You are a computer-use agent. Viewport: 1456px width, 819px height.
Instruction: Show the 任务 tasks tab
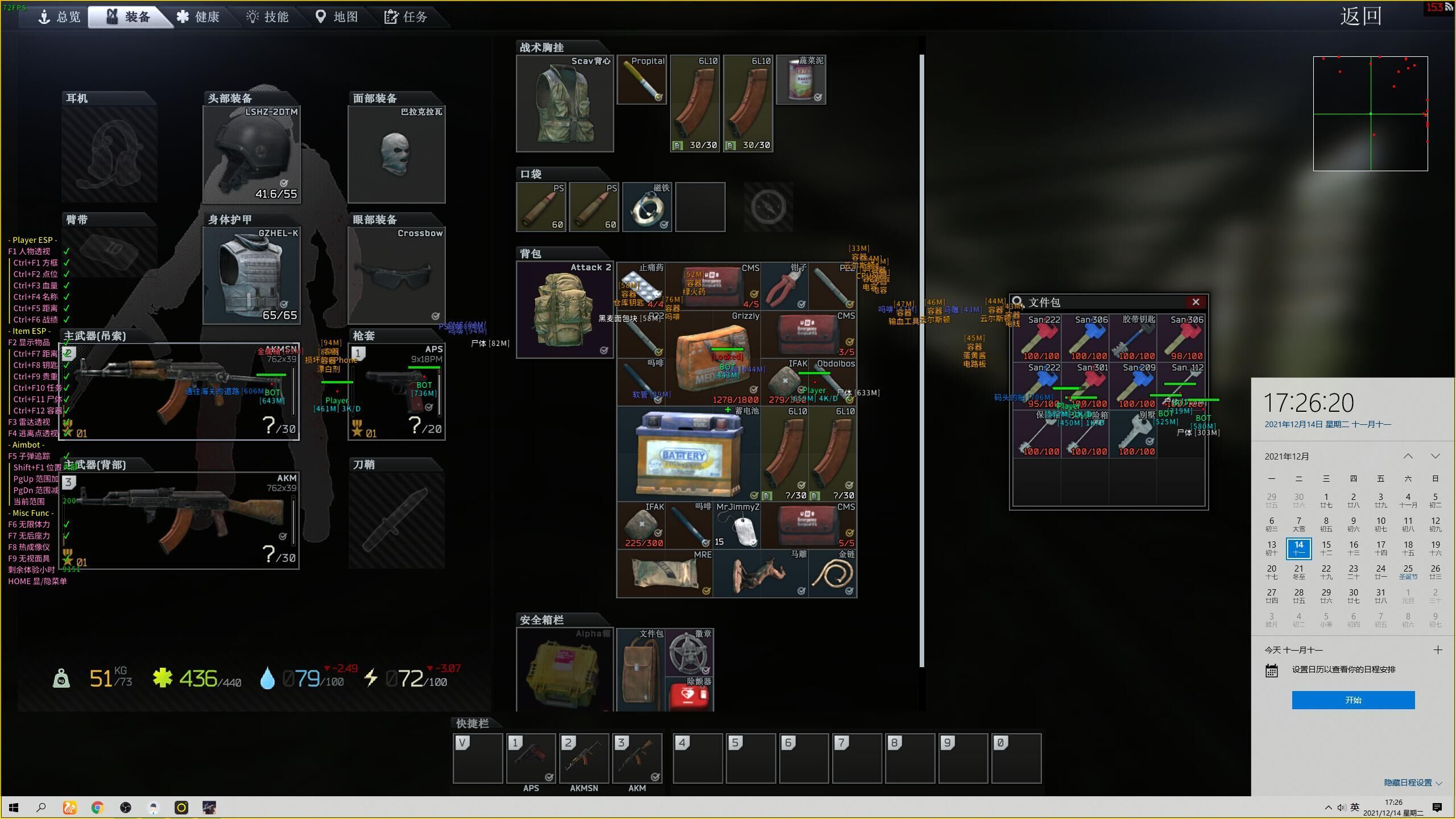(x=406, y=16)
